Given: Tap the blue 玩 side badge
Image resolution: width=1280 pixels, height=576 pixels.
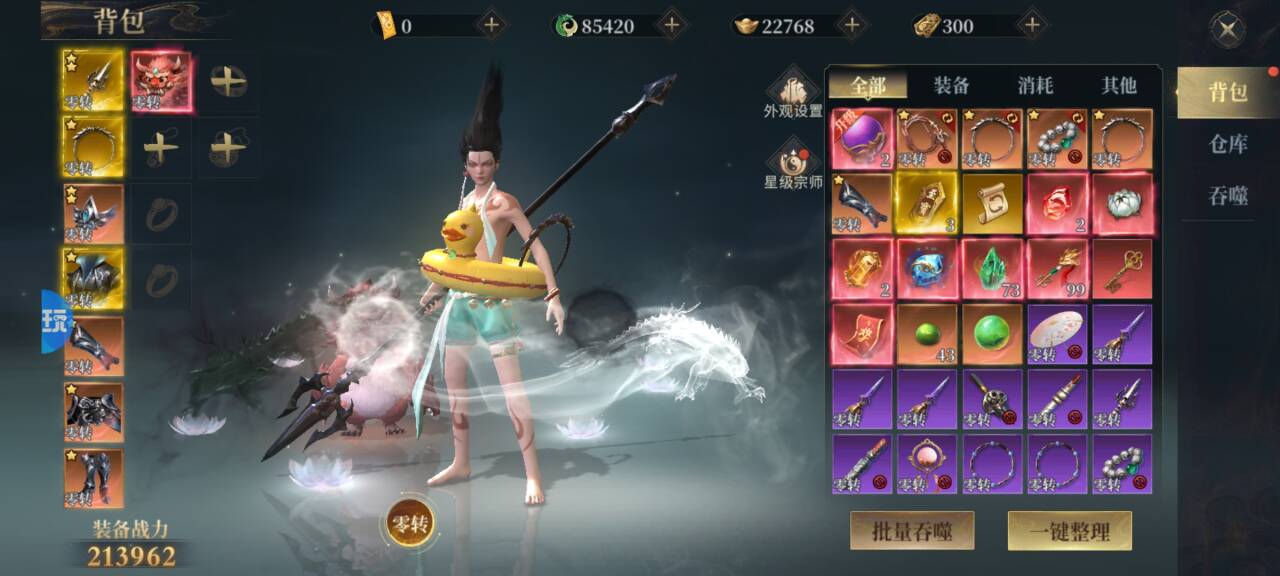Looking at the screenshot, I should click(x=55, y=322).
